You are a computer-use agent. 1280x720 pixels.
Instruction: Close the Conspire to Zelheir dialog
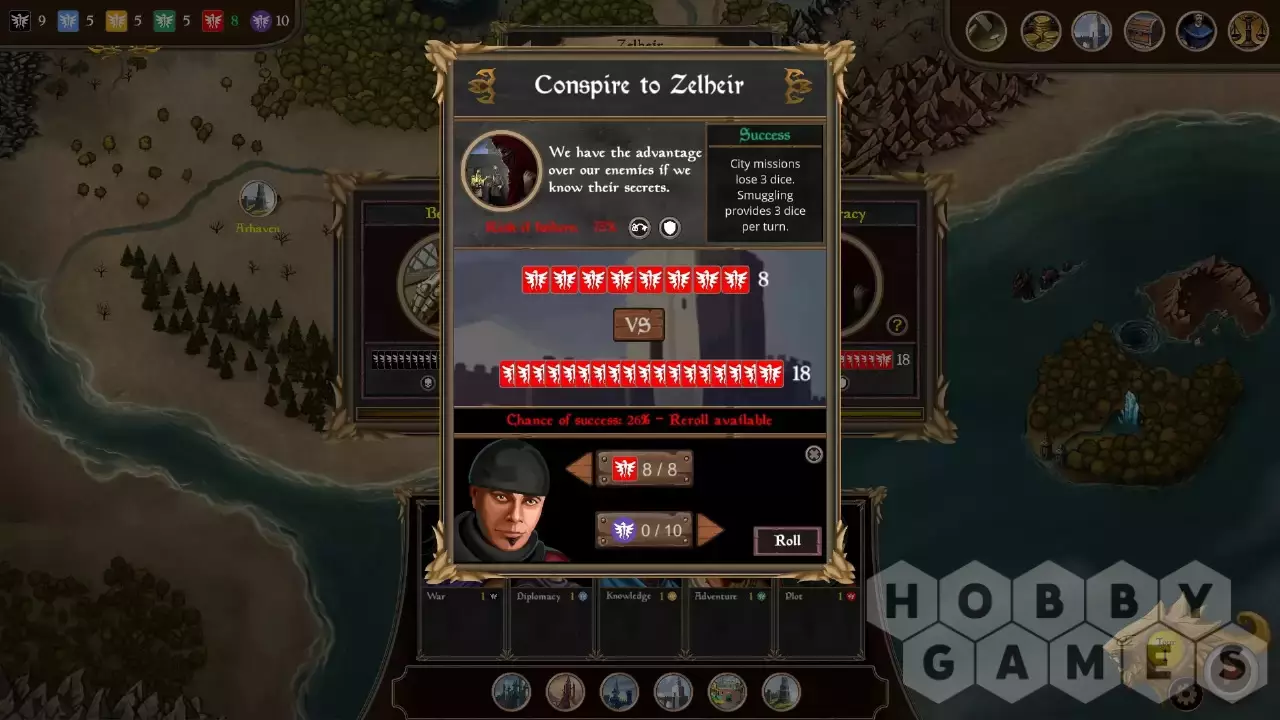pyautogui.click(x=814, y=455)
